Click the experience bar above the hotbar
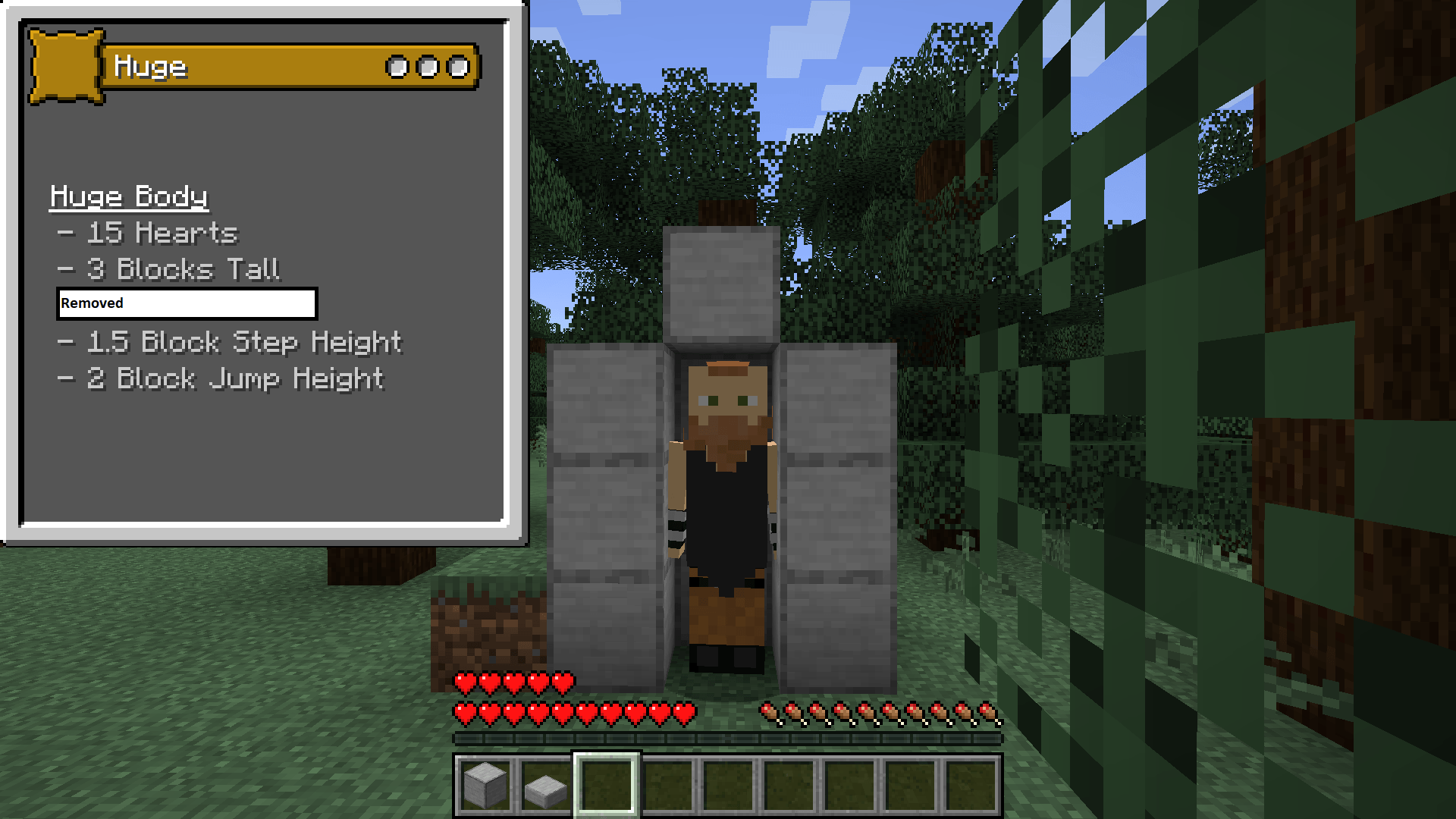This screenshot has width=1456, height=819. (728, 735)
